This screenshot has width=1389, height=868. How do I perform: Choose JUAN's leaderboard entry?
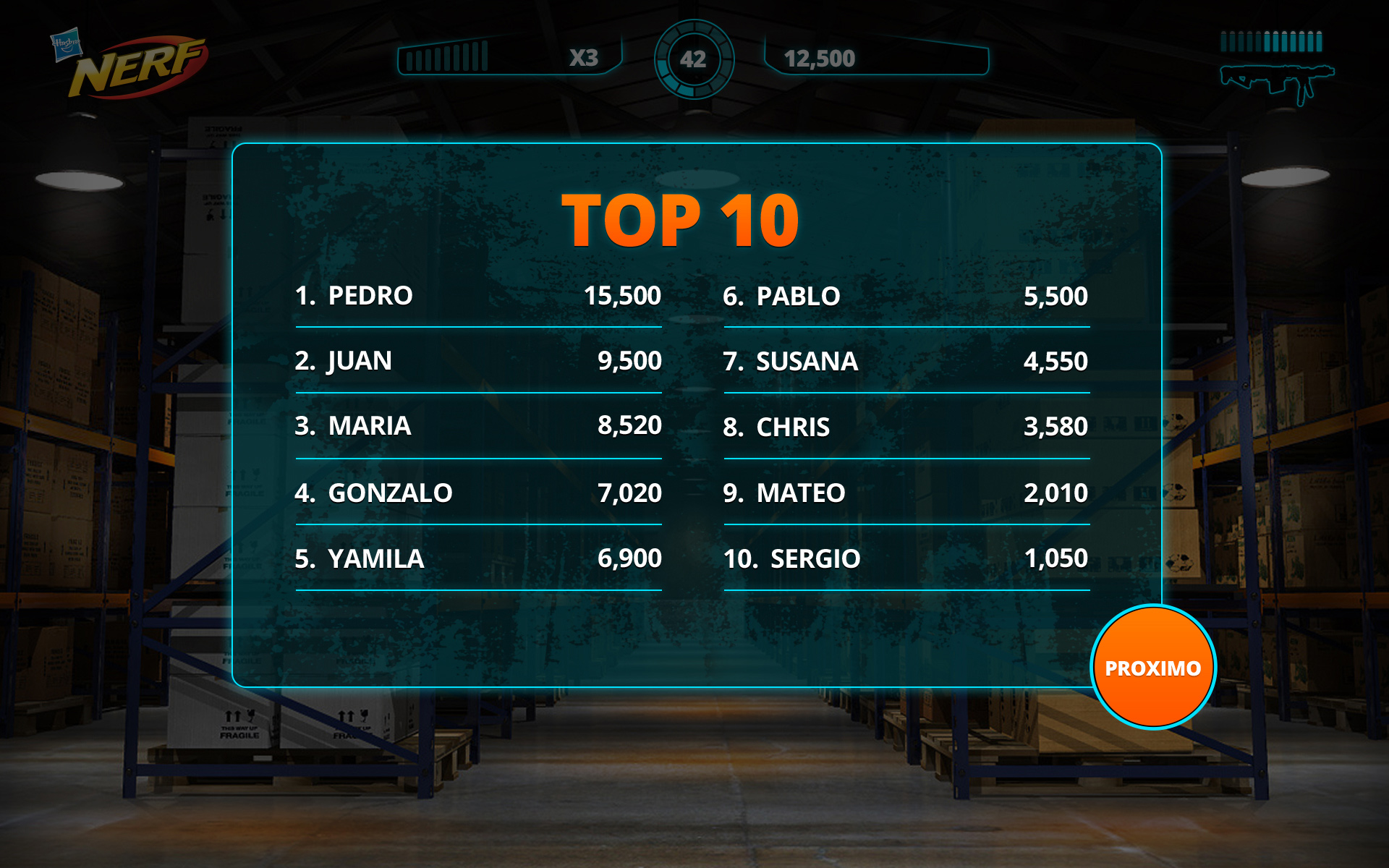pyautogui.click(x=477, y=361)
